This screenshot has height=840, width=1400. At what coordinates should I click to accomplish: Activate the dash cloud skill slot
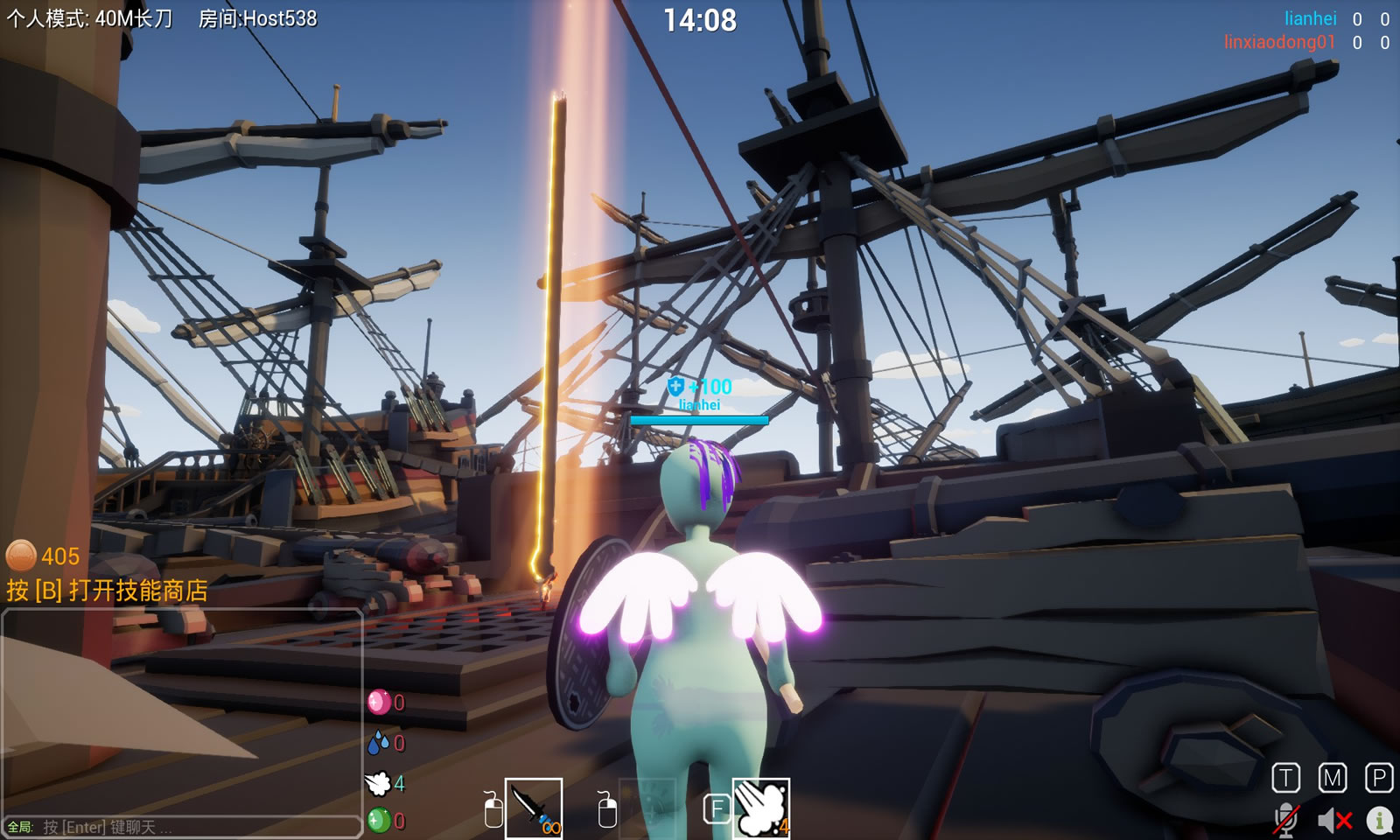761,808
